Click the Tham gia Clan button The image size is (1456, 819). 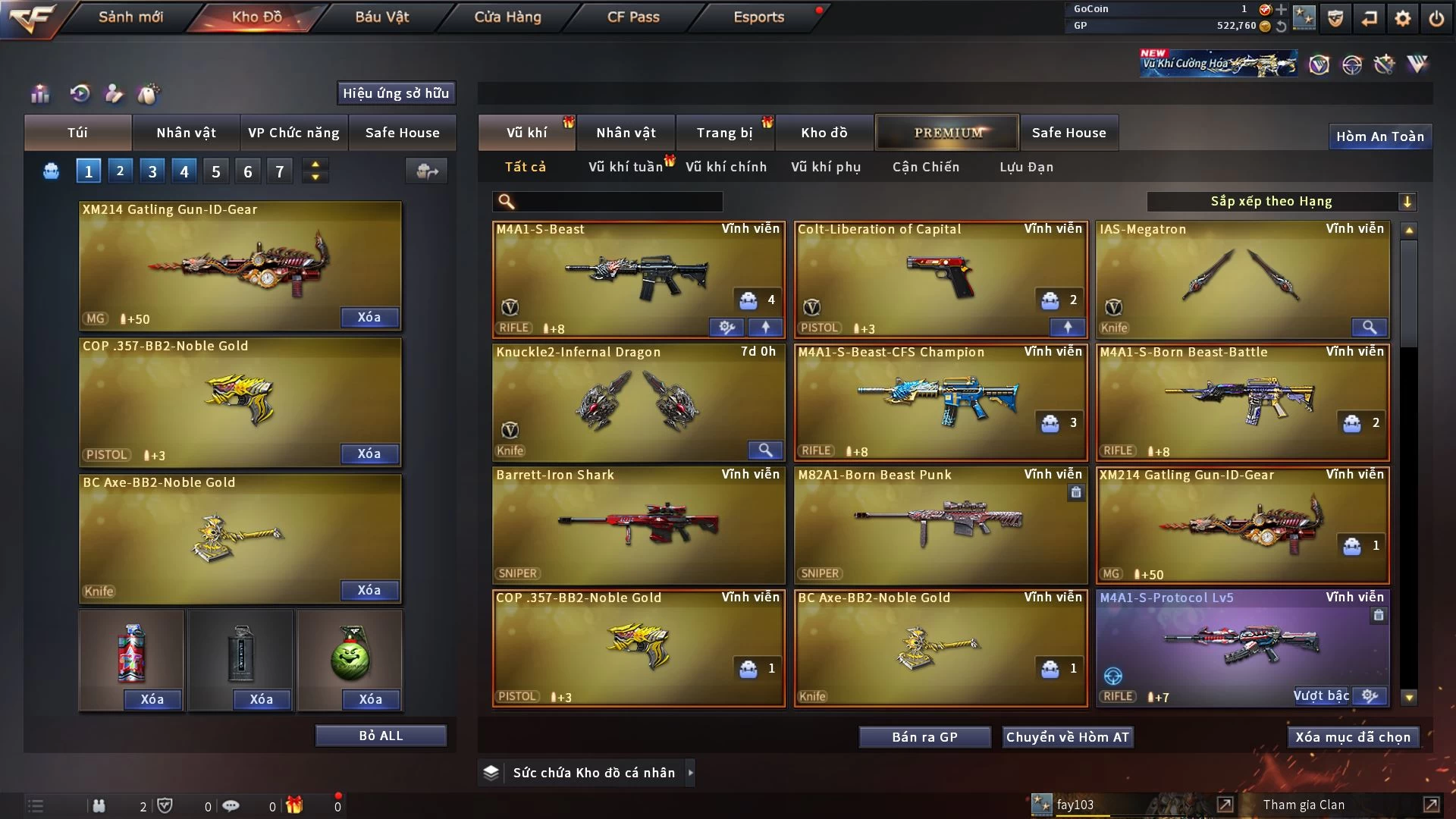tap(1304, 805)
